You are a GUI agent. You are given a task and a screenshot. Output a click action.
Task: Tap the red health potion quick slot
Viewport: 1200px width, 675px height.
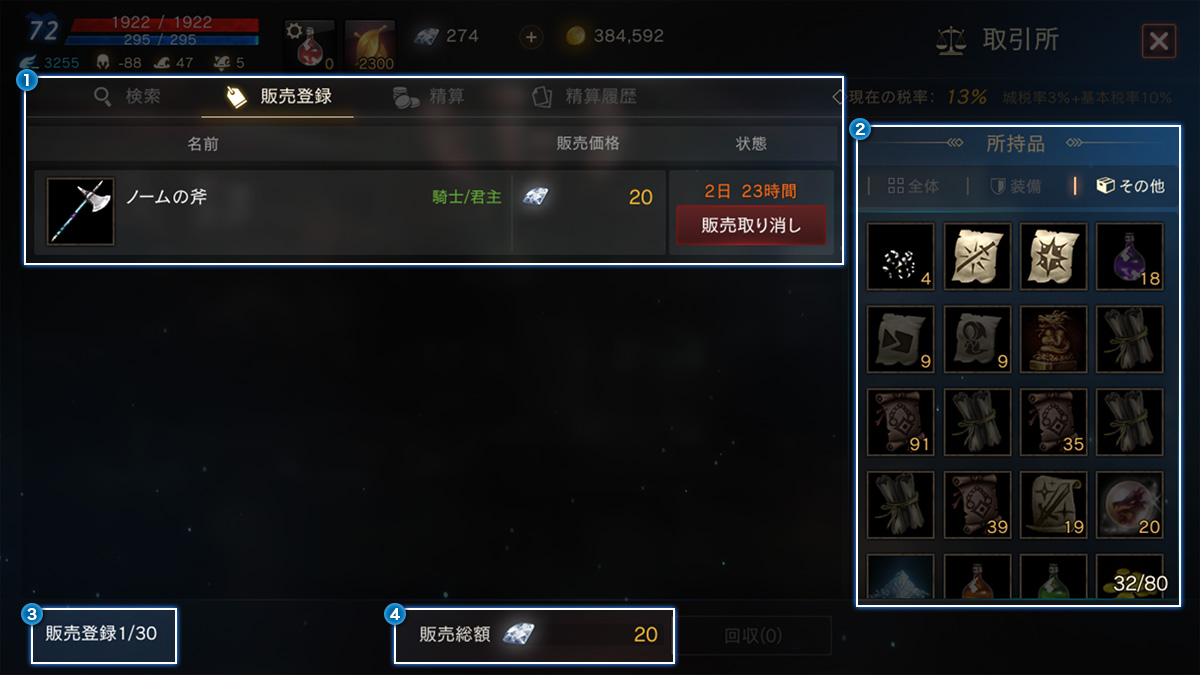[x=309, y=45]
